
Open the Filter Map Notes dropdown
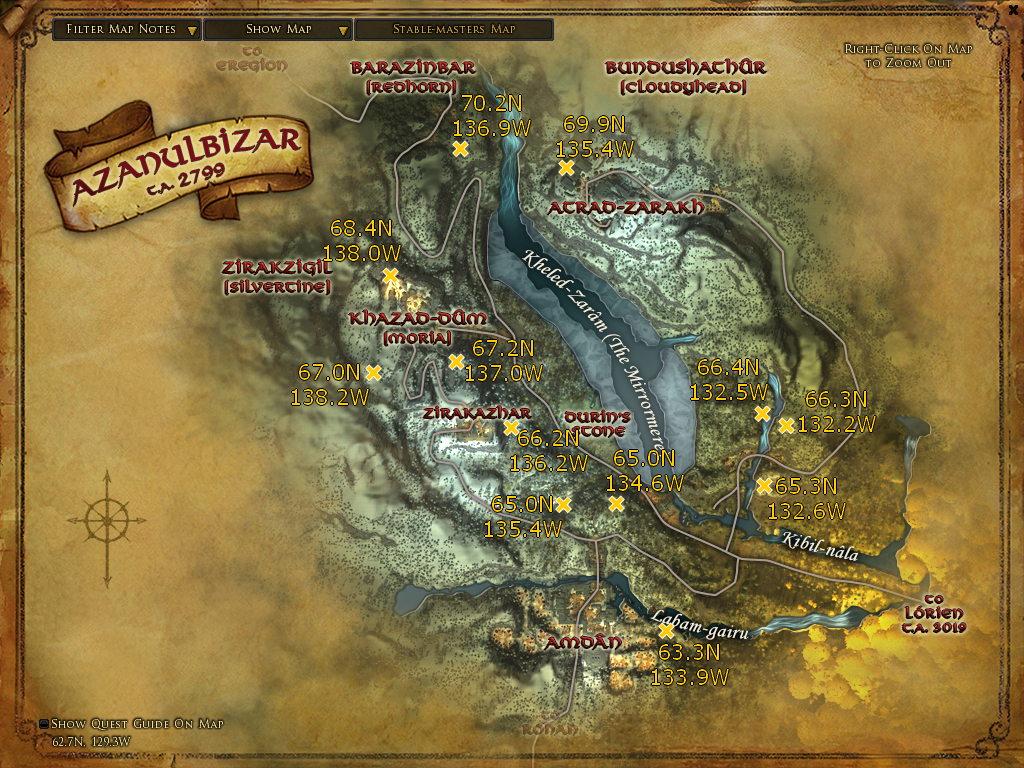pos(127,29)
